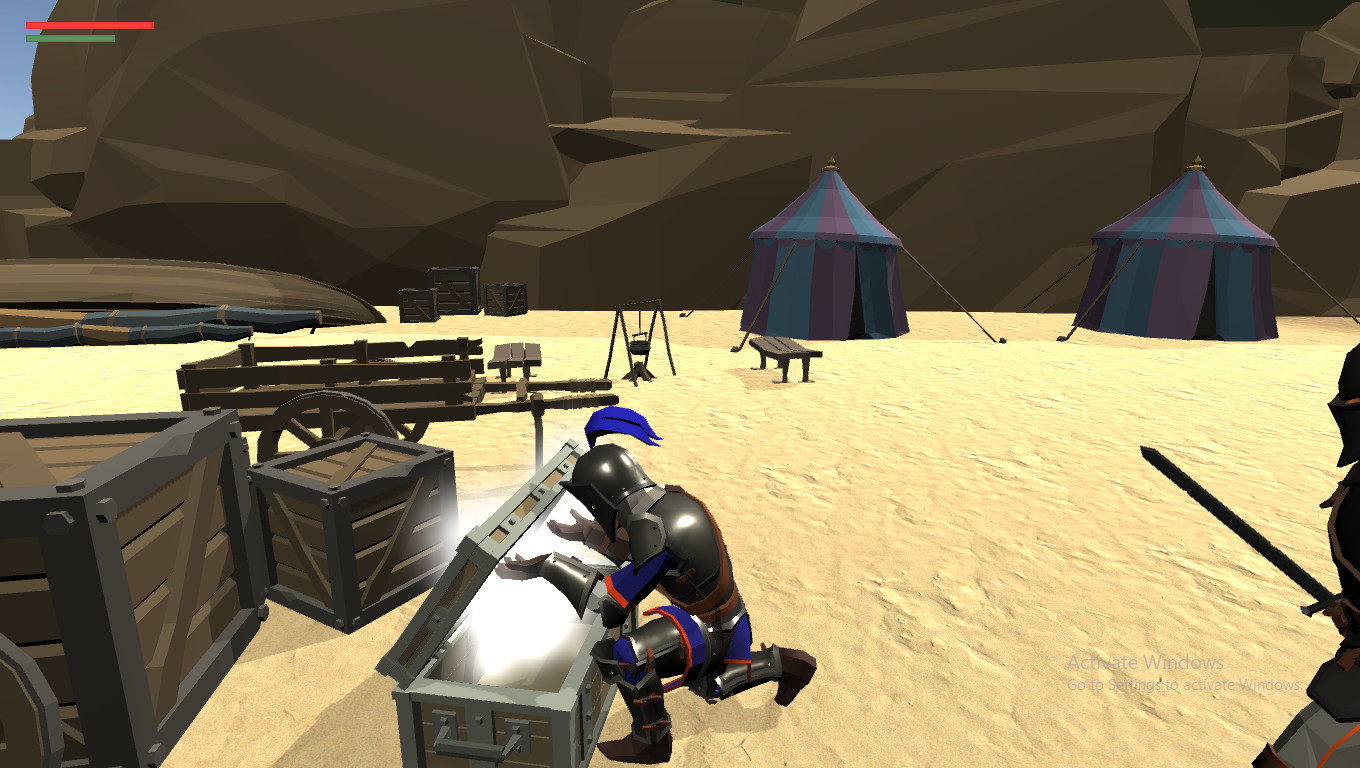Image resolution: width=1360 pixels, height=768 pixels.
Task: Click the stacked dark crates near the boat
Action: tap(455, 290)
